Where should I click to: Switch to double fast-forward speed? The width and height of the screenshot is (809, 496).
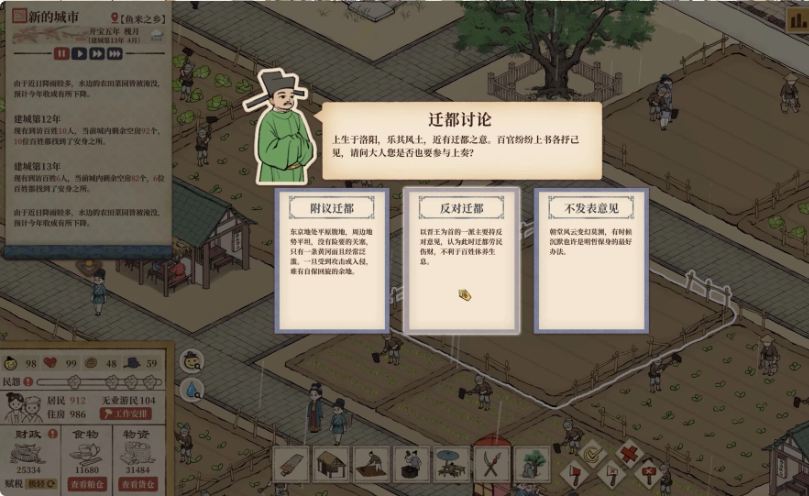pos(98,54)
